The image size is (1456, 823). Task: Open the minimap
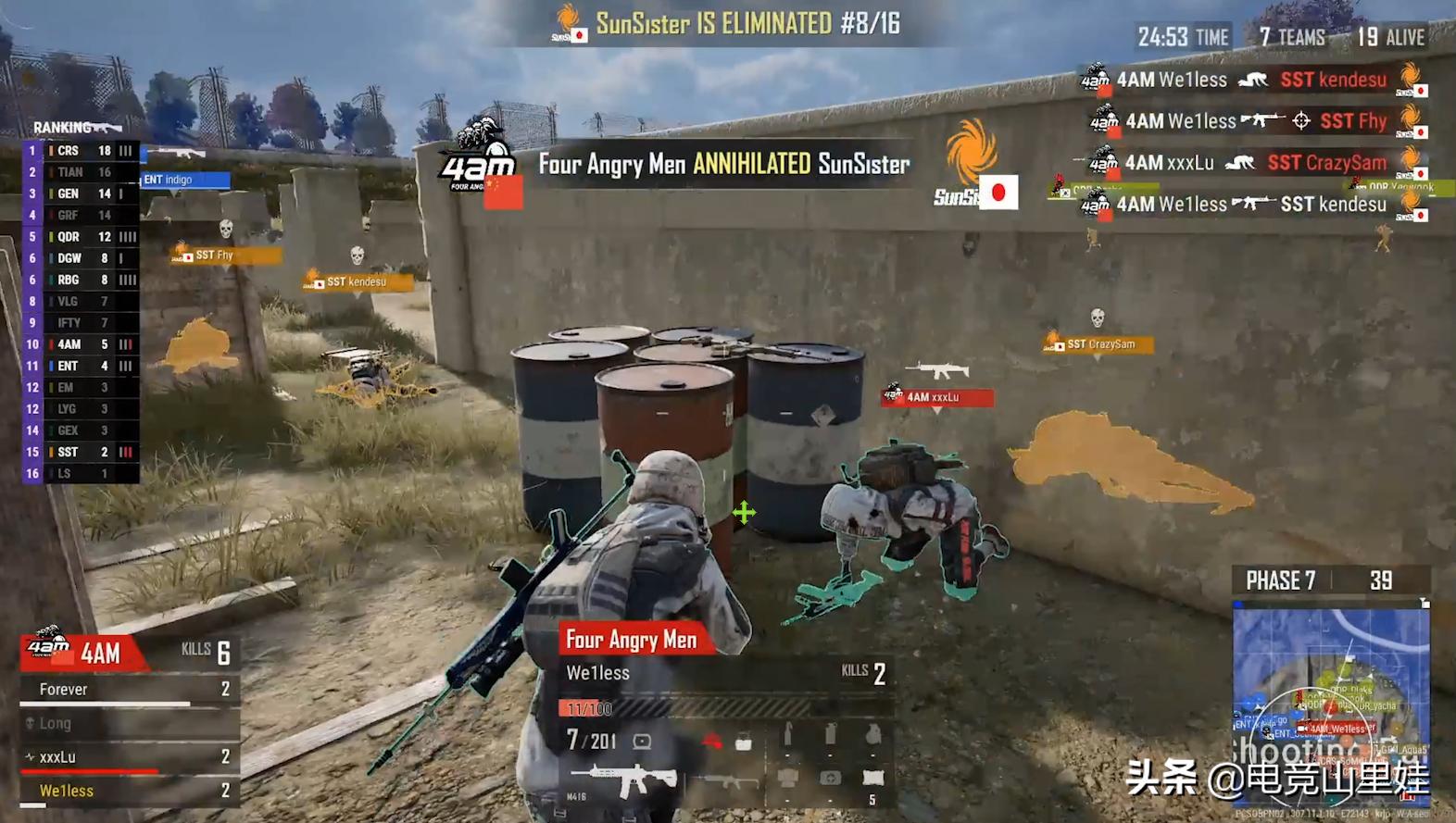coord(1331,704)
